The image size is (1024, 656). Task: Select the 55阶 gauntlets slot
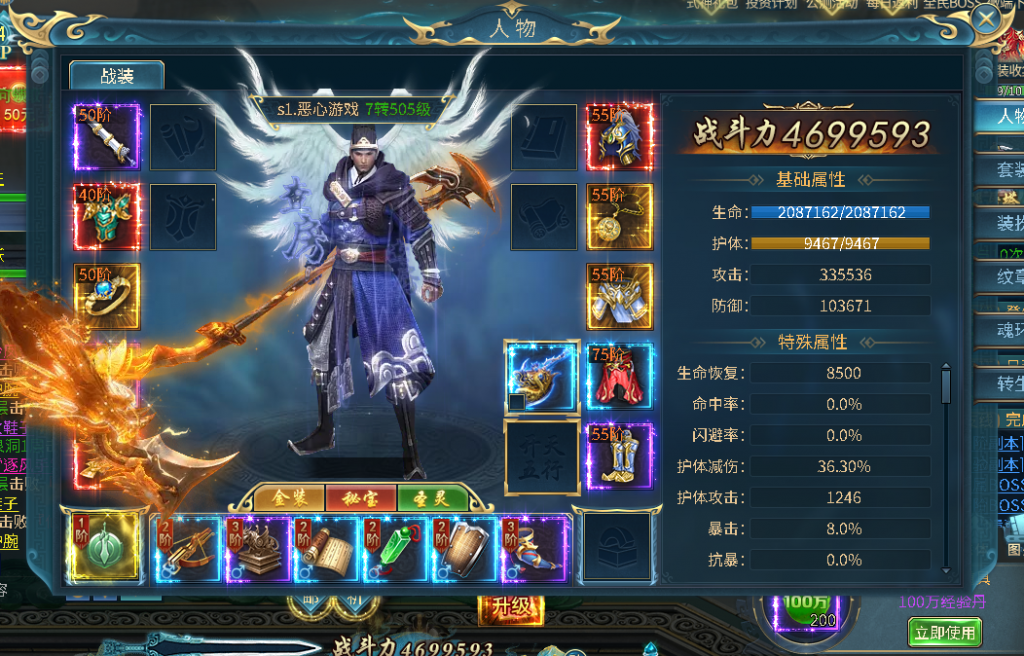[x=619, y=296]
